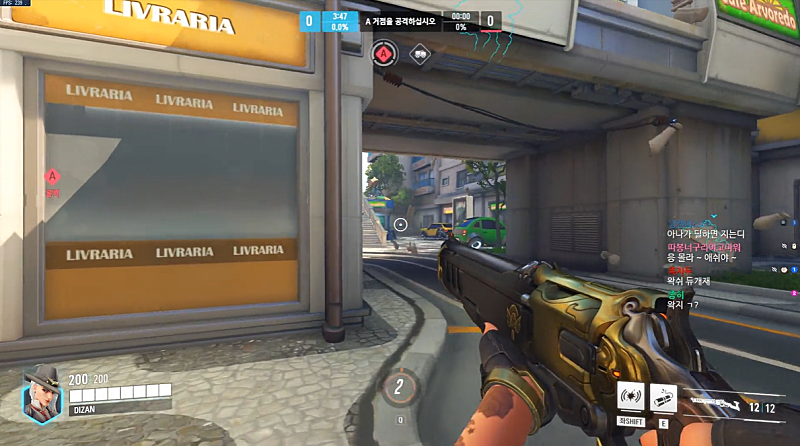The image size is (800, 446).
Task: Click the Ashe hero portrait
Action: click(42, 390)
